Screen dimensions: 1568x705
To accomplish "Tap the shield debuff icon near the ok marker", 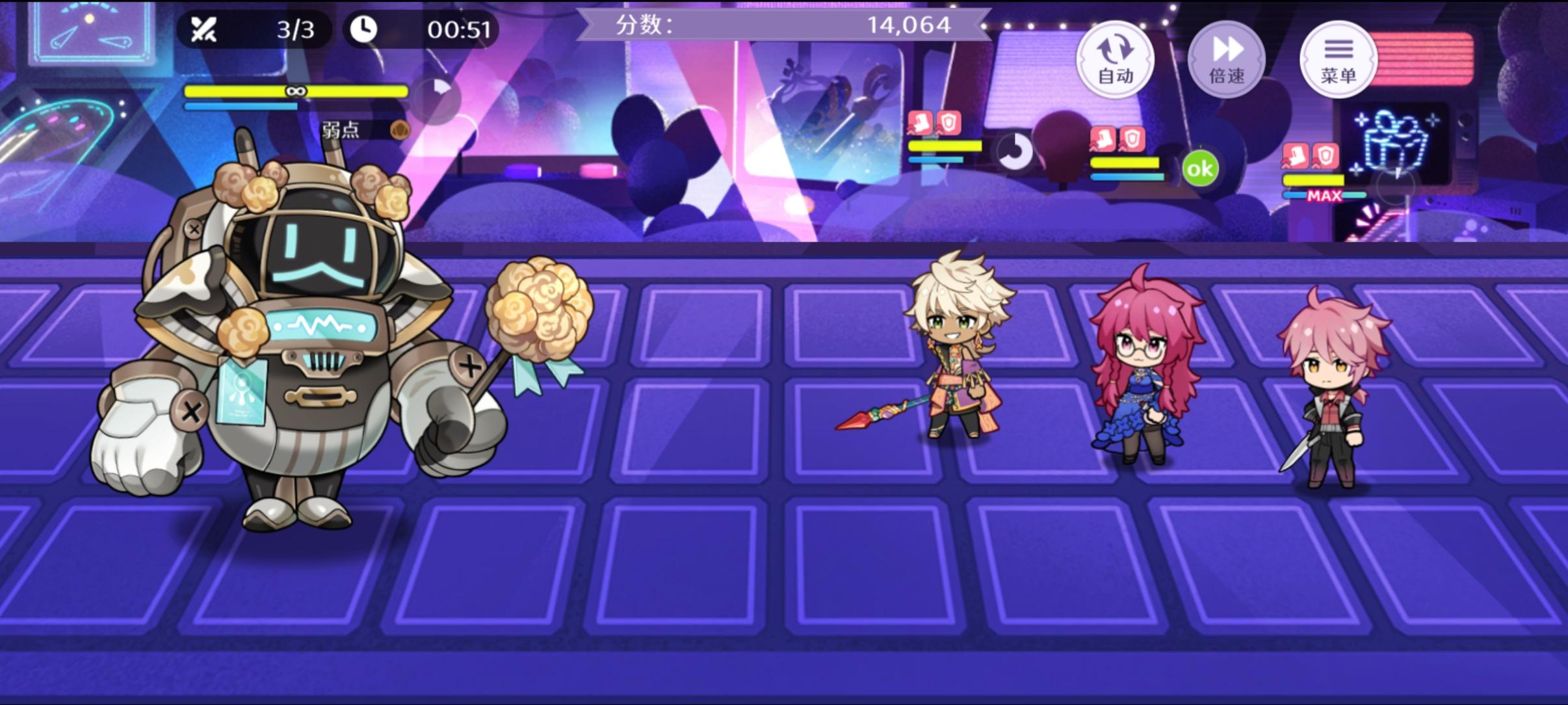I will [x=1134, y=138].
